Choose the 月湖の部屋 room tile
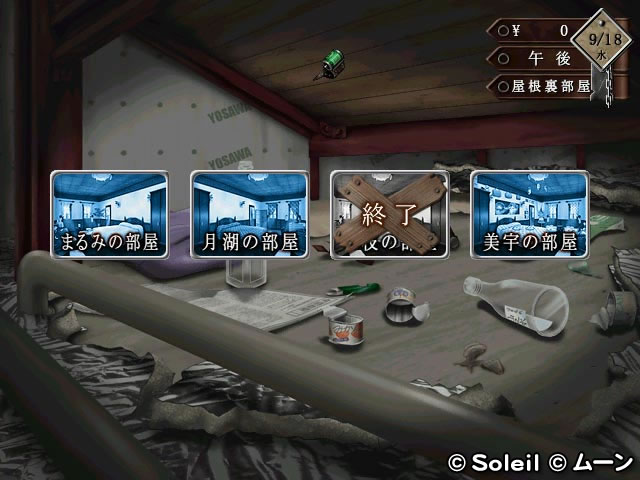 click(x=250, y=213)
